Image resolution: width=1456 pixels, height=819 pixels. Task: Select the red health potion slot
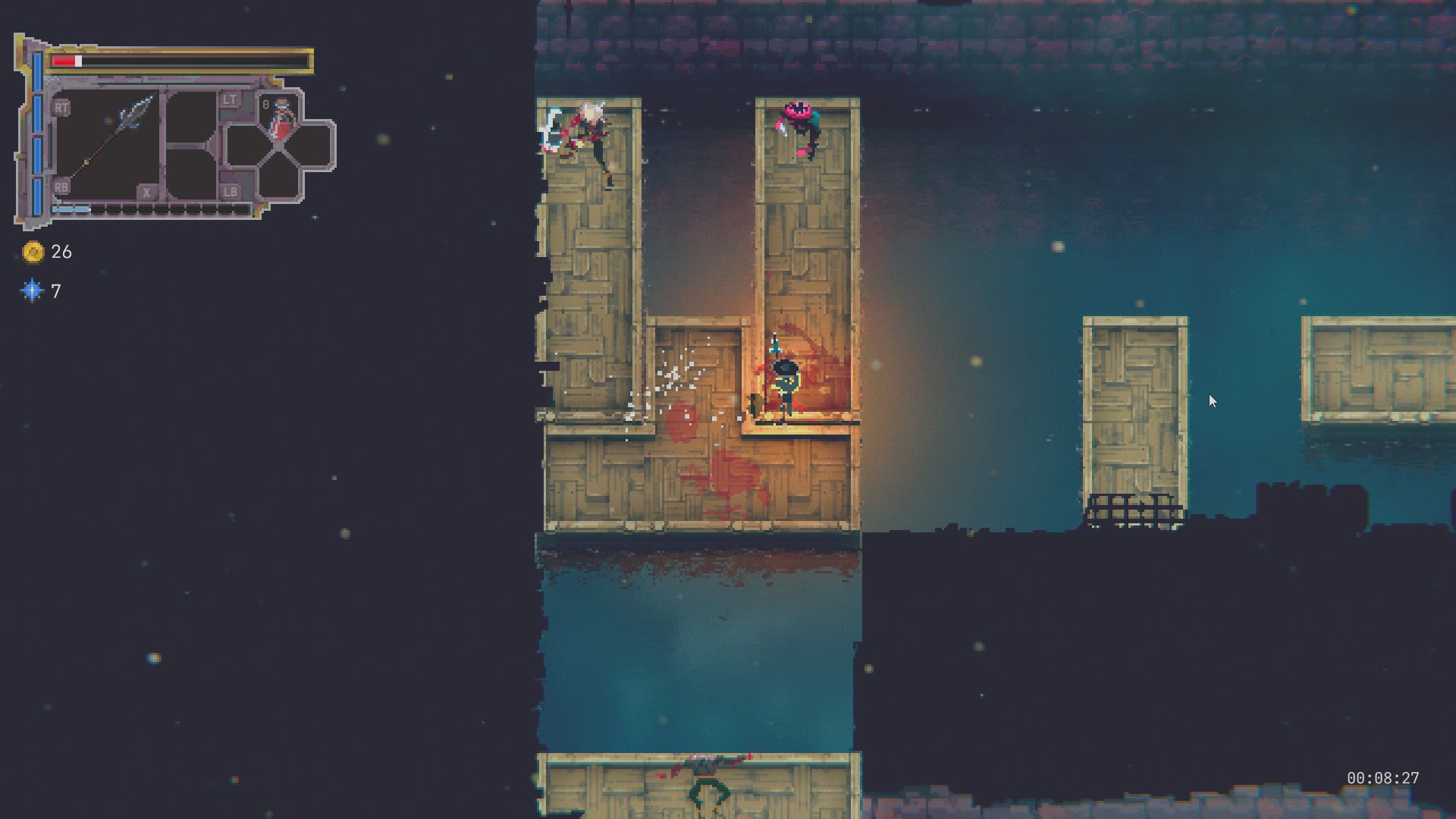pyautogui.click(x=281, y=119)
